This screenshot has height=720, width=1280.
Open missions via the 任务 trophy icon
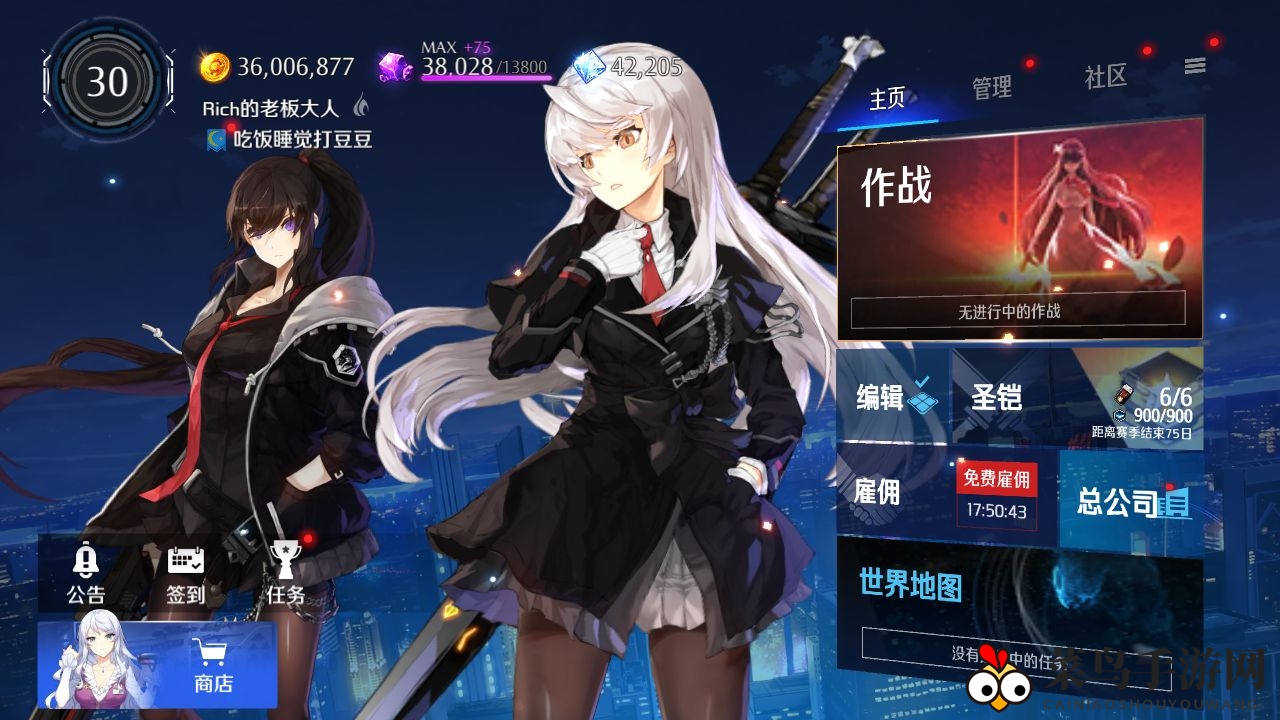click(287, 562)
